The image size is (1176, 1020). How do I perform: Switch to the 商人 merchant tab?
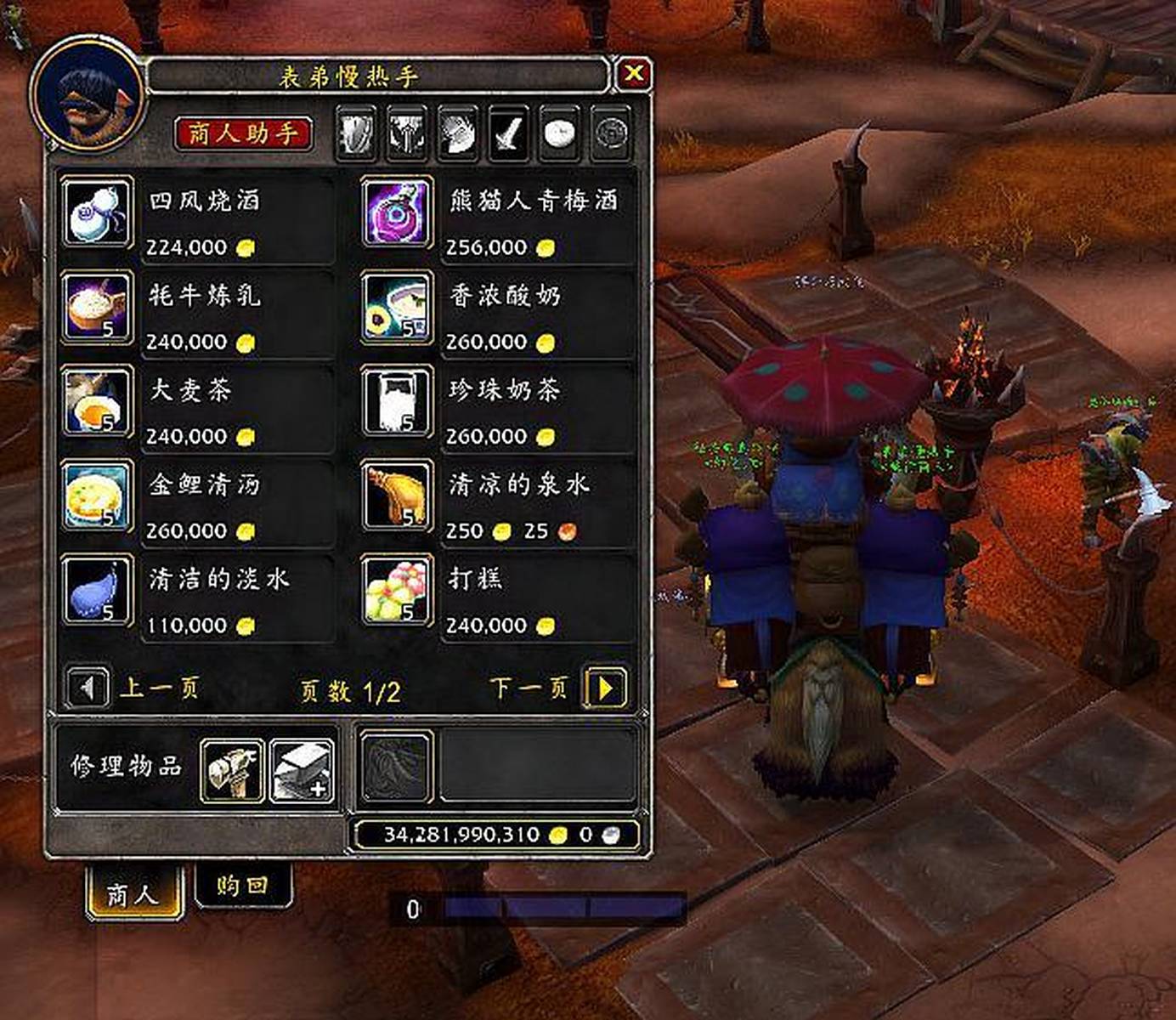(133, 894)
